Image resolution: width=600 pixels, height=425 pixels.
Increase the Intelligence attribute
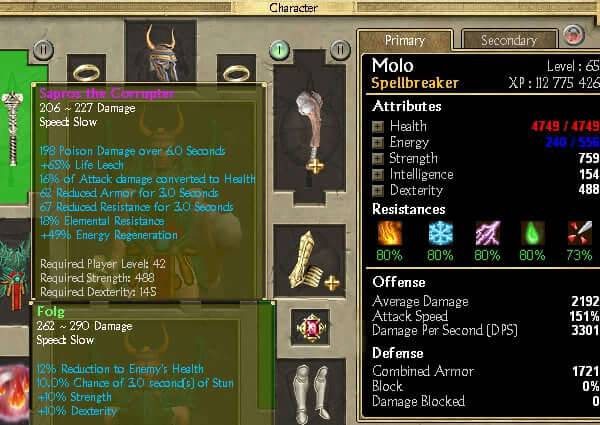coord(378,174)
